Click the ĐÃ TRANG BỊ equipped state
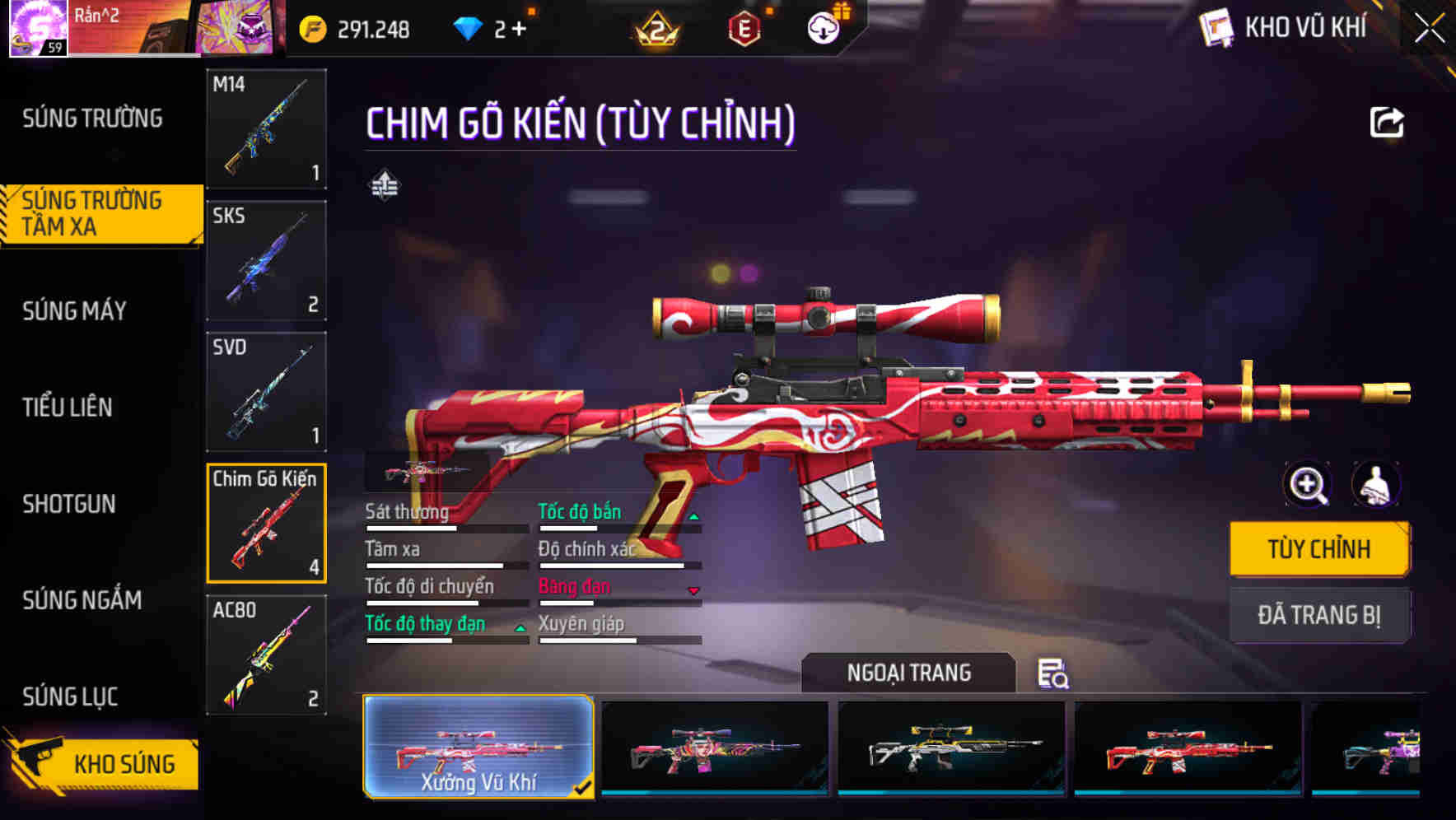 click(1319, 616)
